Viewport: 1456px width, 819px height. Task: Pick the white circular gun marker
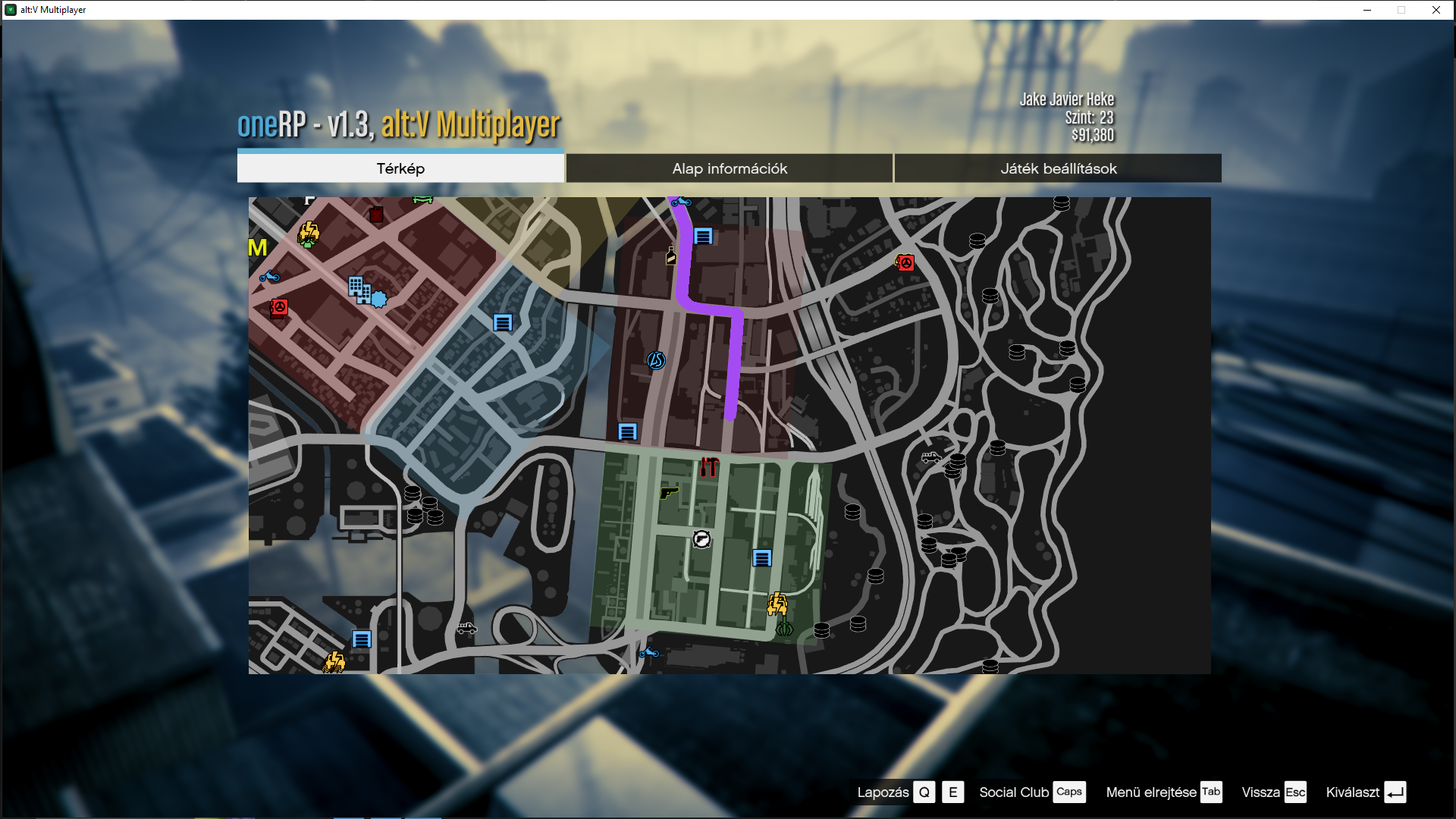702,539
